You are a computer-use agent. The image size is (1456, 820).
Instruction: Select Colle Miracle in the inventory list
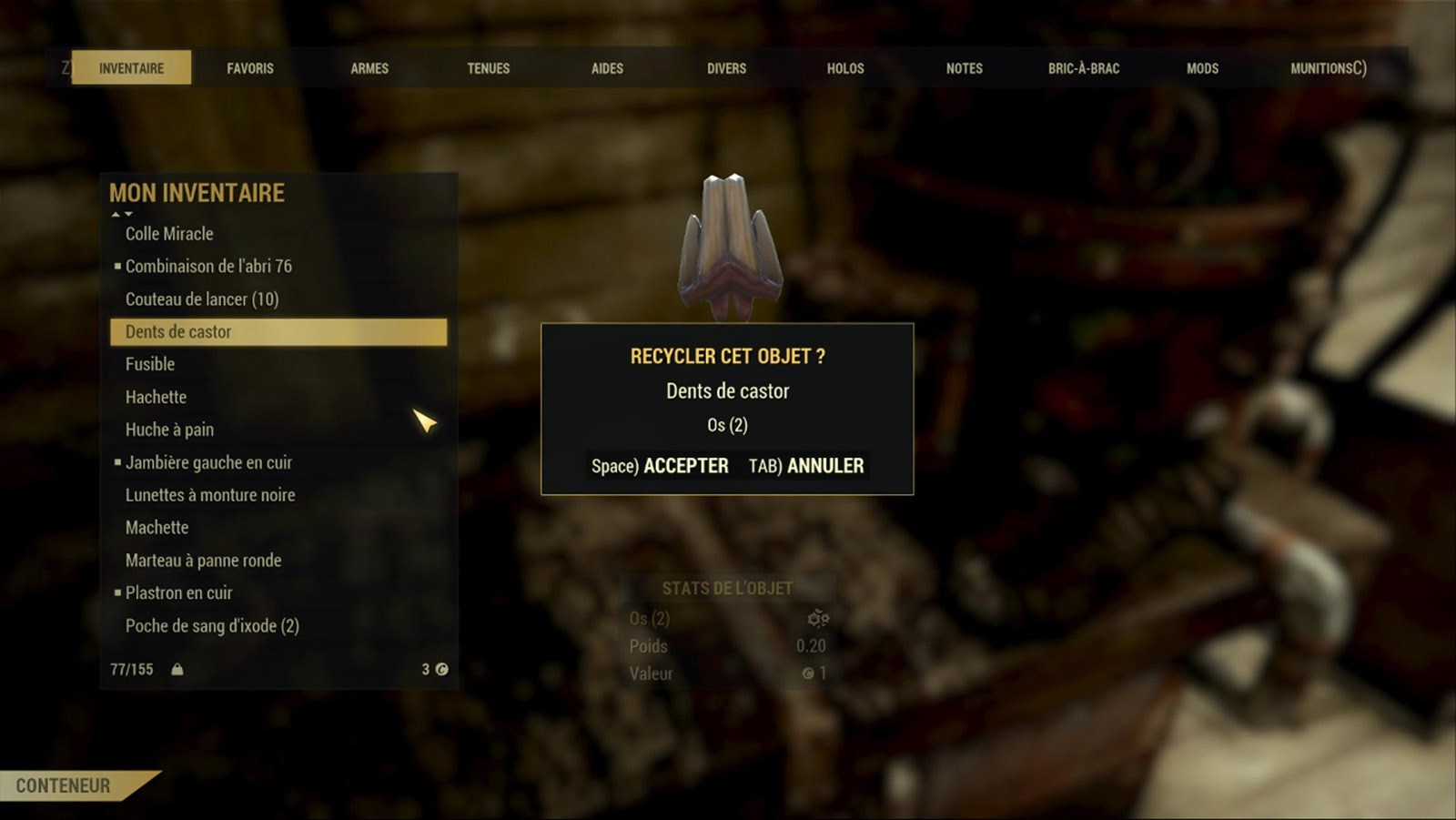[169, 234]
